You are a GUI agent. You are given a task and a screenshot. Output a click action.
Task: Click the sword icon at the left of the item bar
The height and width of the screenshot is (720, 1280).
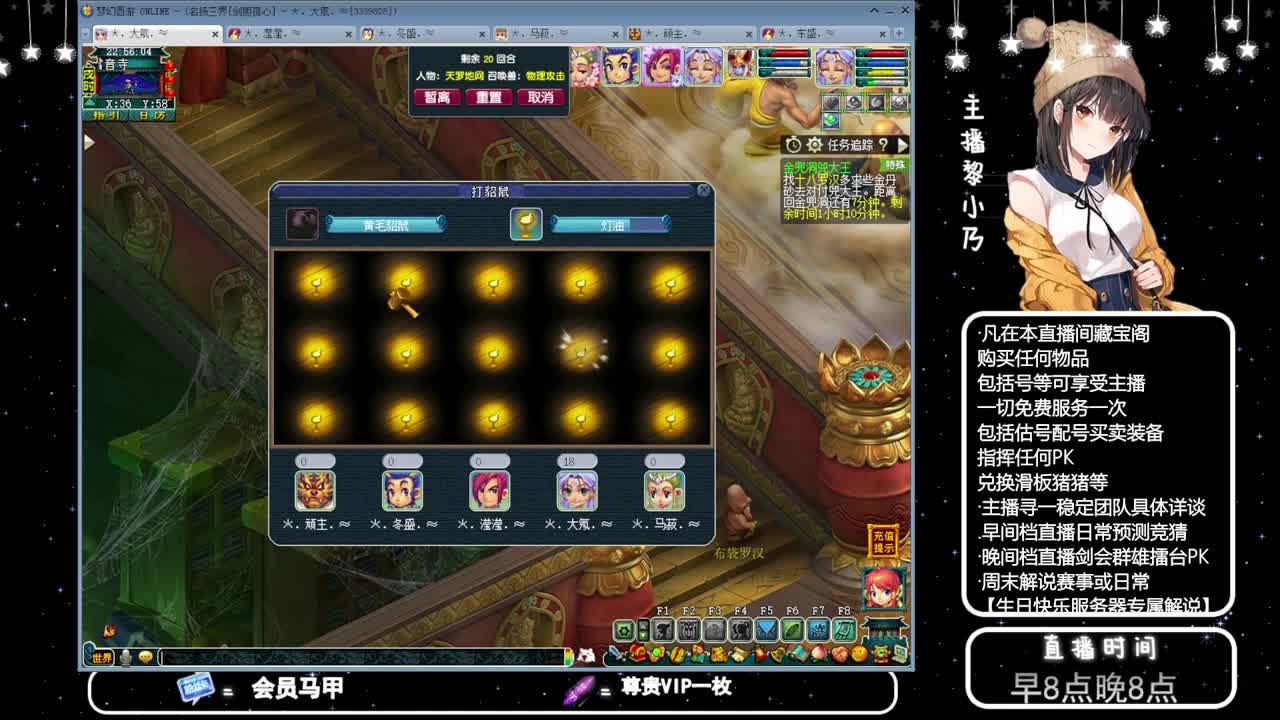(614, 652)
